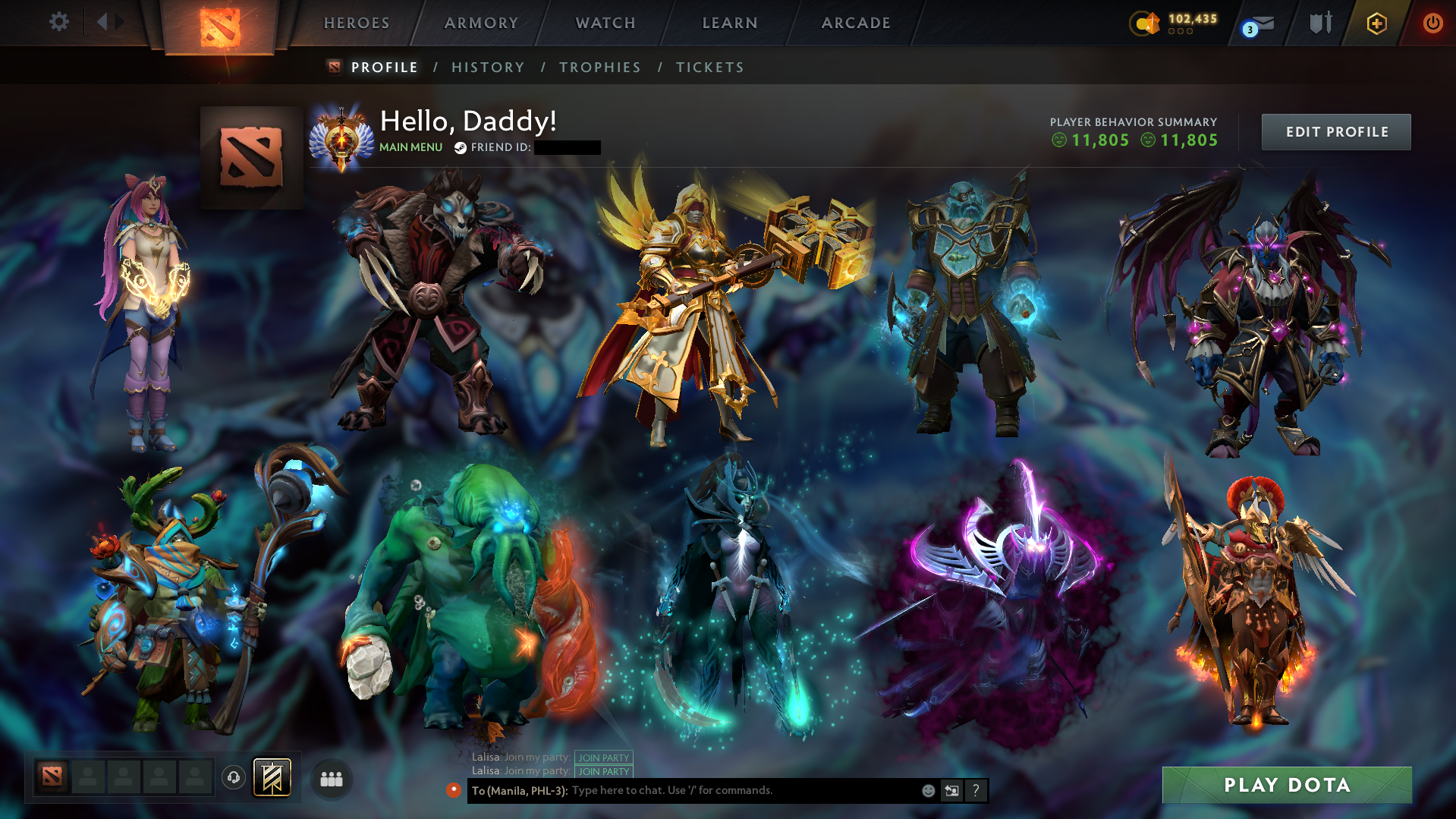Open the TROPHIES section
The height and width of the screenshot is (819, 1456).
(599, 67)
